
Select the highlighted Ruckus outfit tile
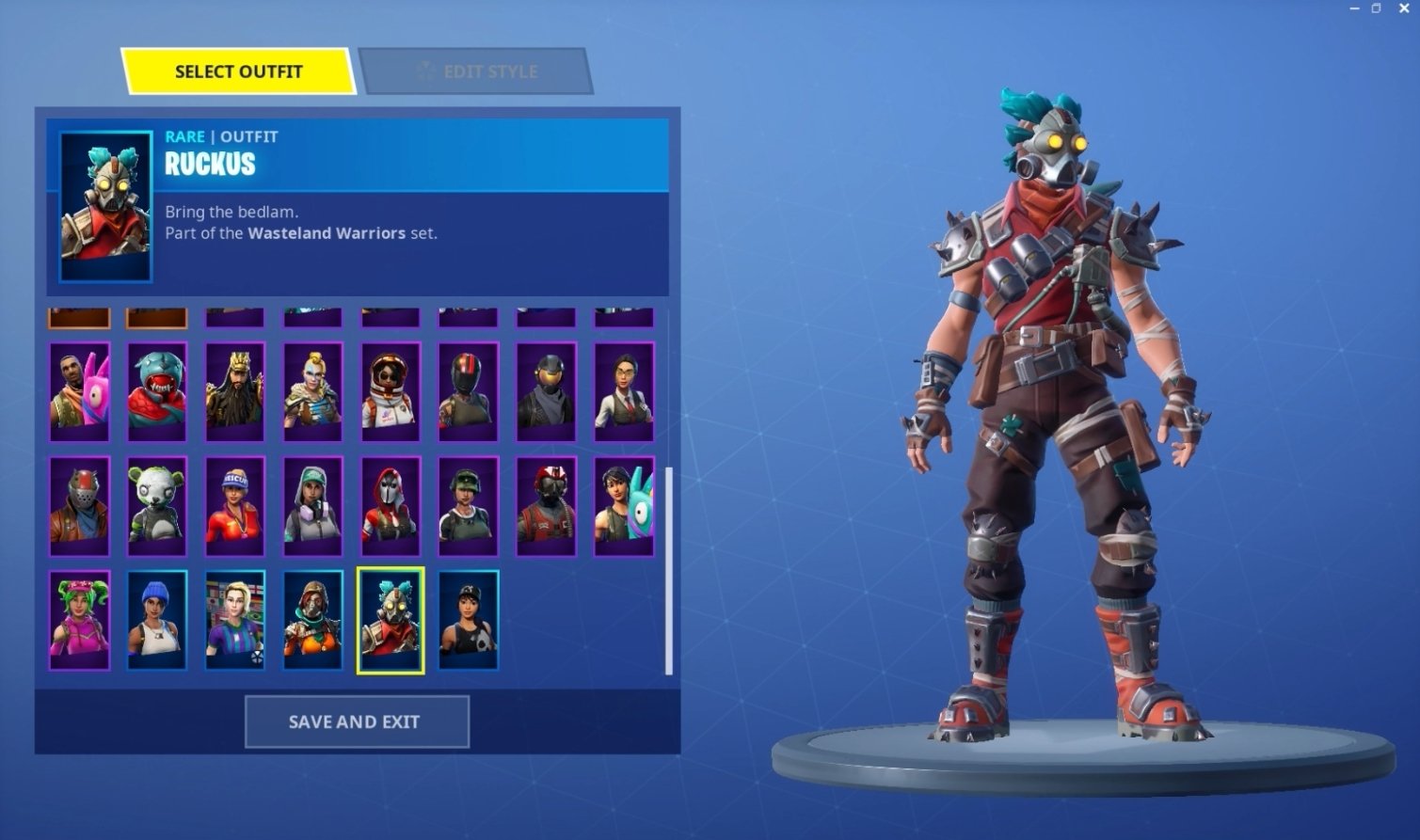(390, 620)
